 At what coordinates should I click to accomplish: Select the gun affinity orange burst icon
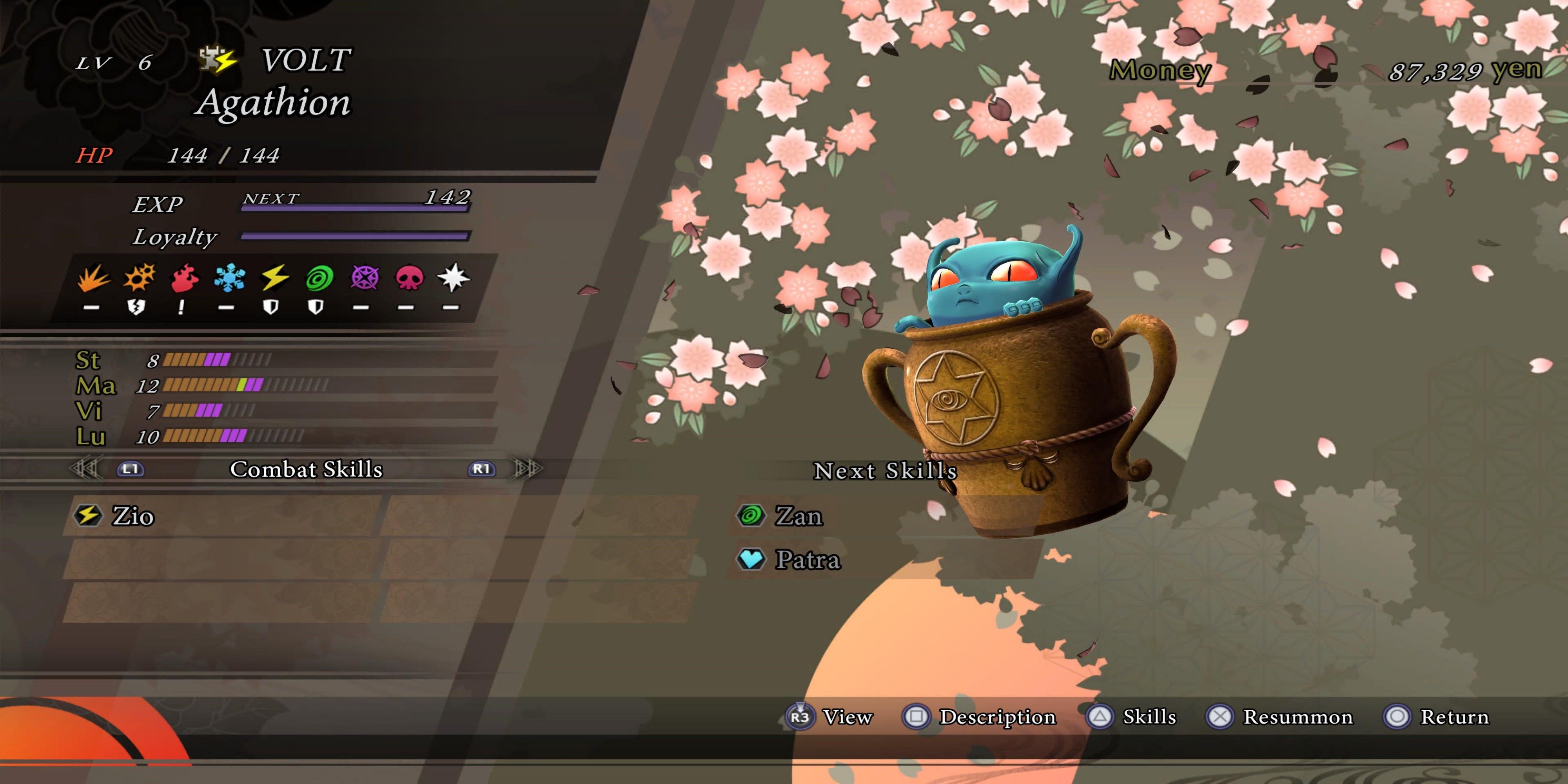tap(139, 278)
